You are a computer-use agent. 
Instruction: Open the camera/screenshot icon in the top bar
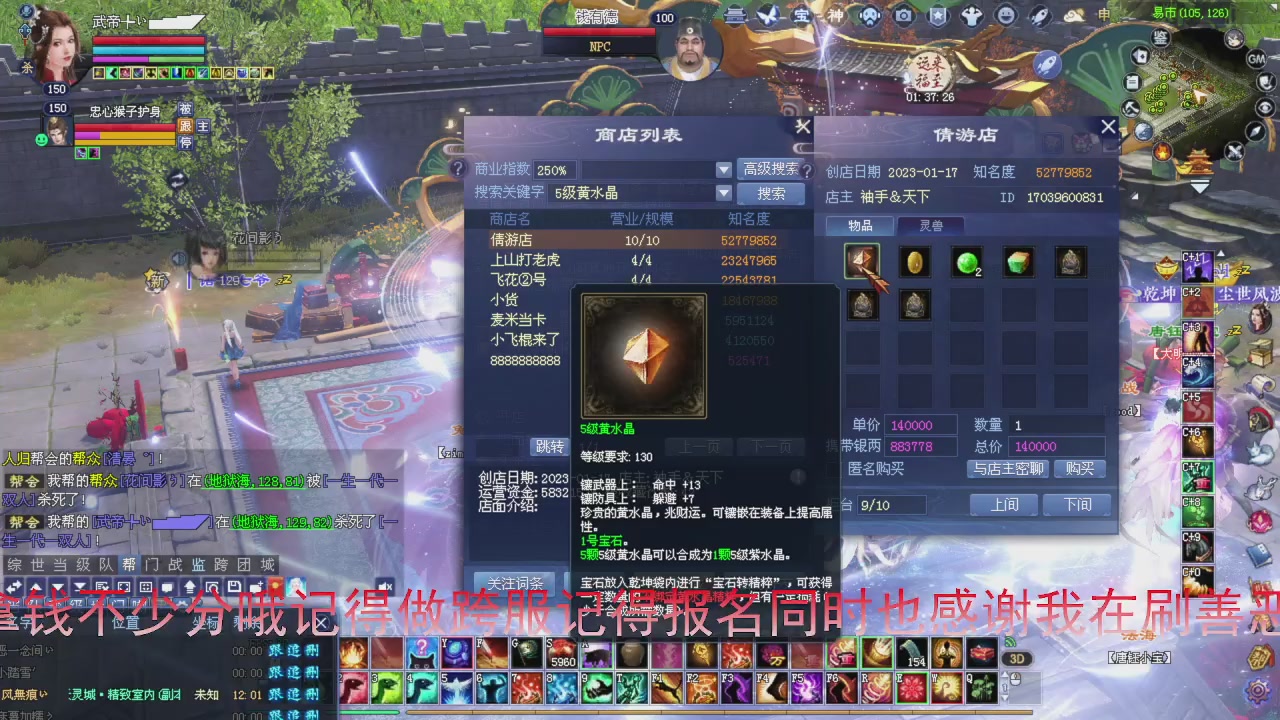pos(903,15)
